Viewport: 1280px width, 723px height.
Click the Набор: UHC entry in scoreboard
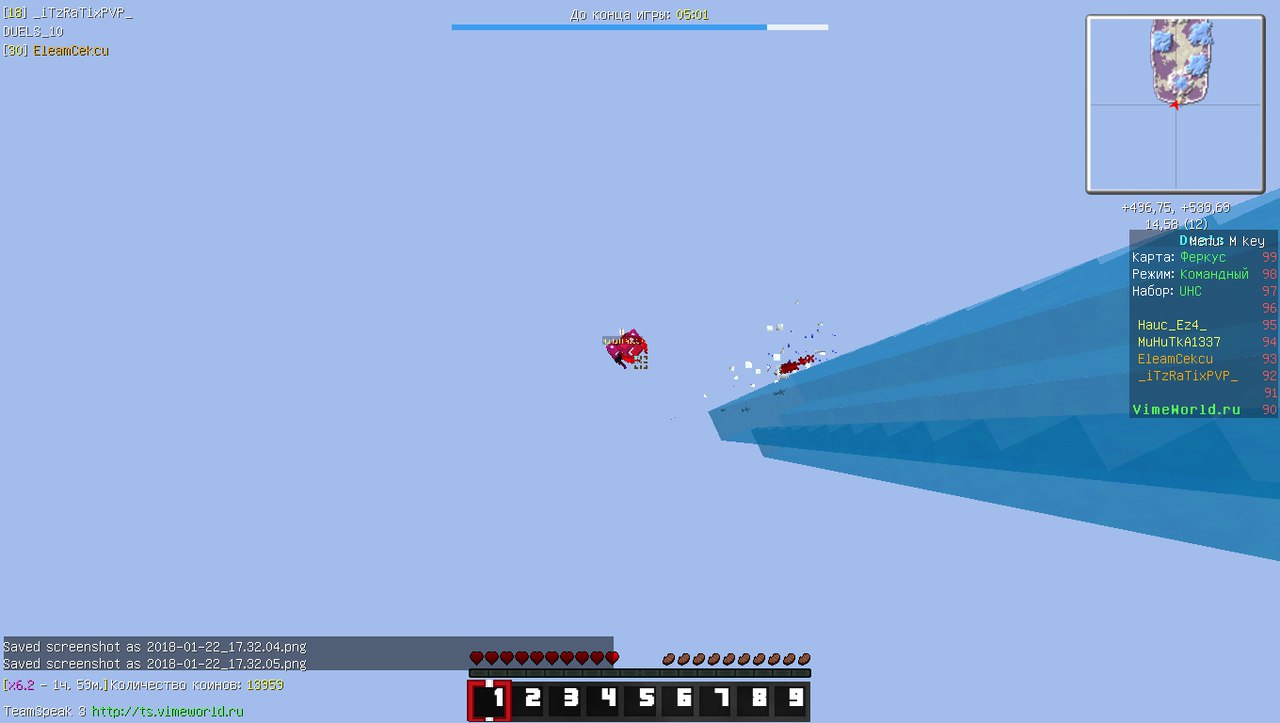[x=1168, y=291]
